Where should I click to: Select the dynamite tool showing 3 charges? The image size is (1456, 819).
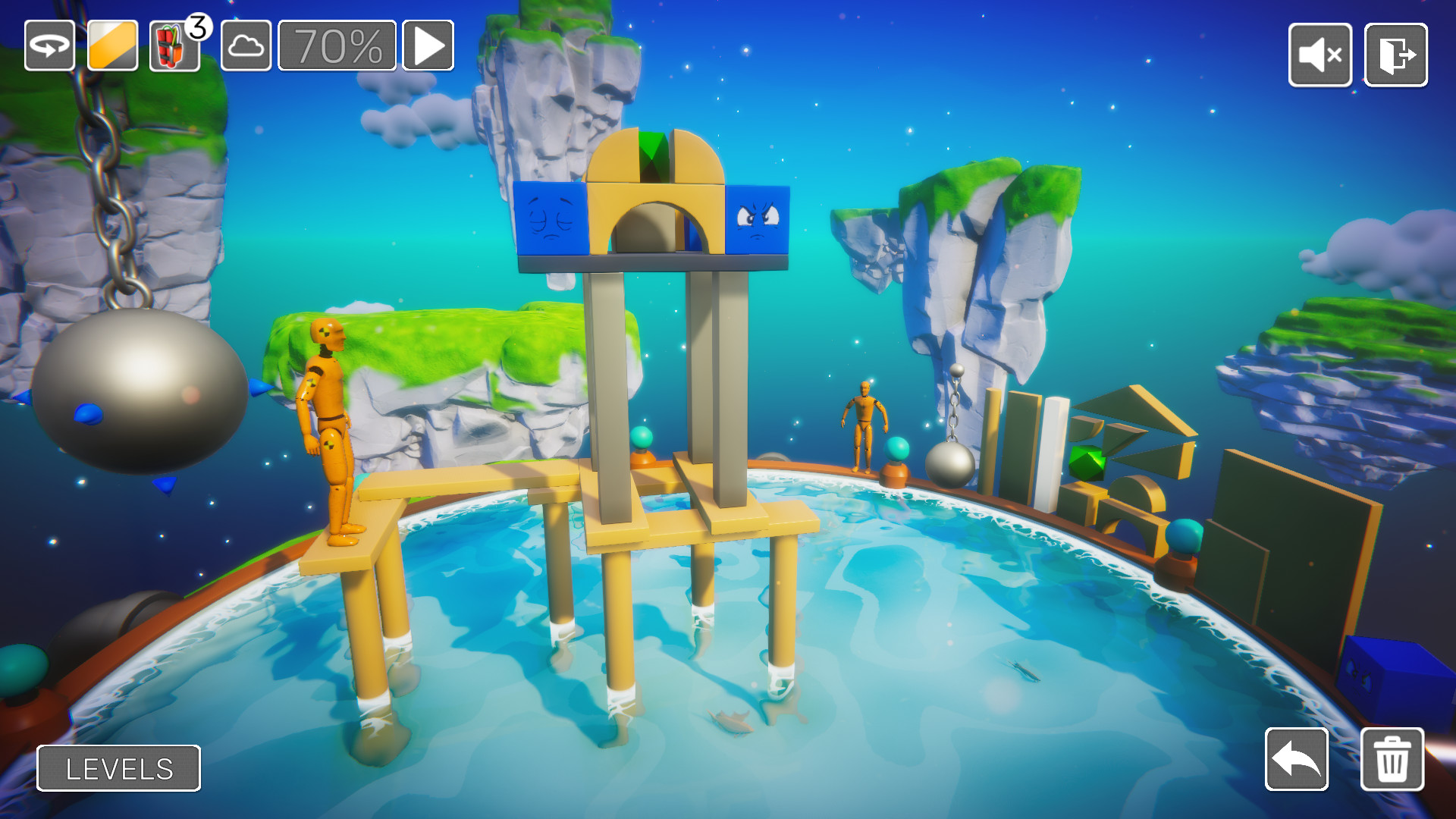click(x=173, y=47)
